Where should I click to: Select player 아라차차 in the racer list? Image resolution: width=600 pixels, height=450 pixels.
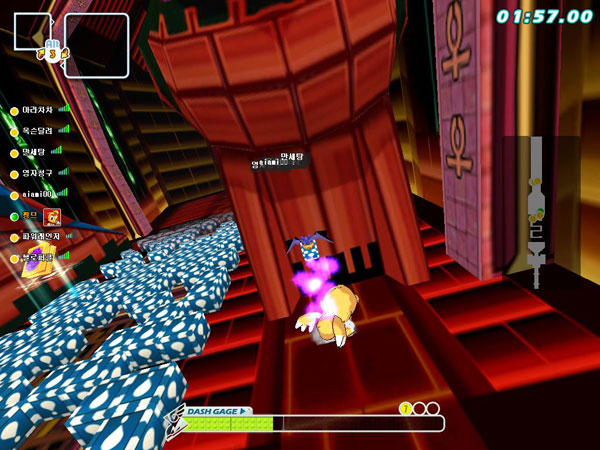click(36, 110)
